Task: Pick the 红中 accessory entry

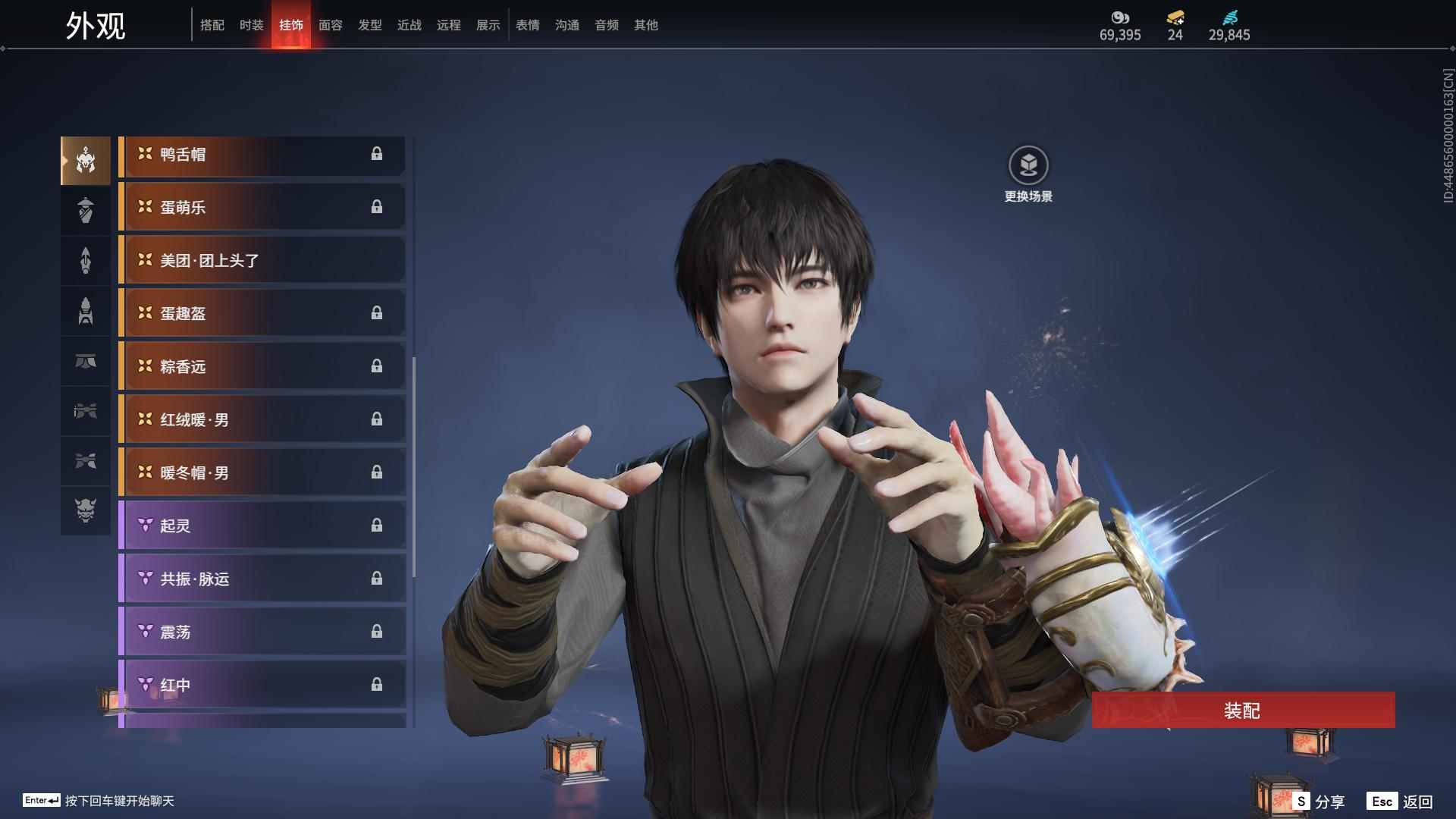Action: (x=262, y=686)
